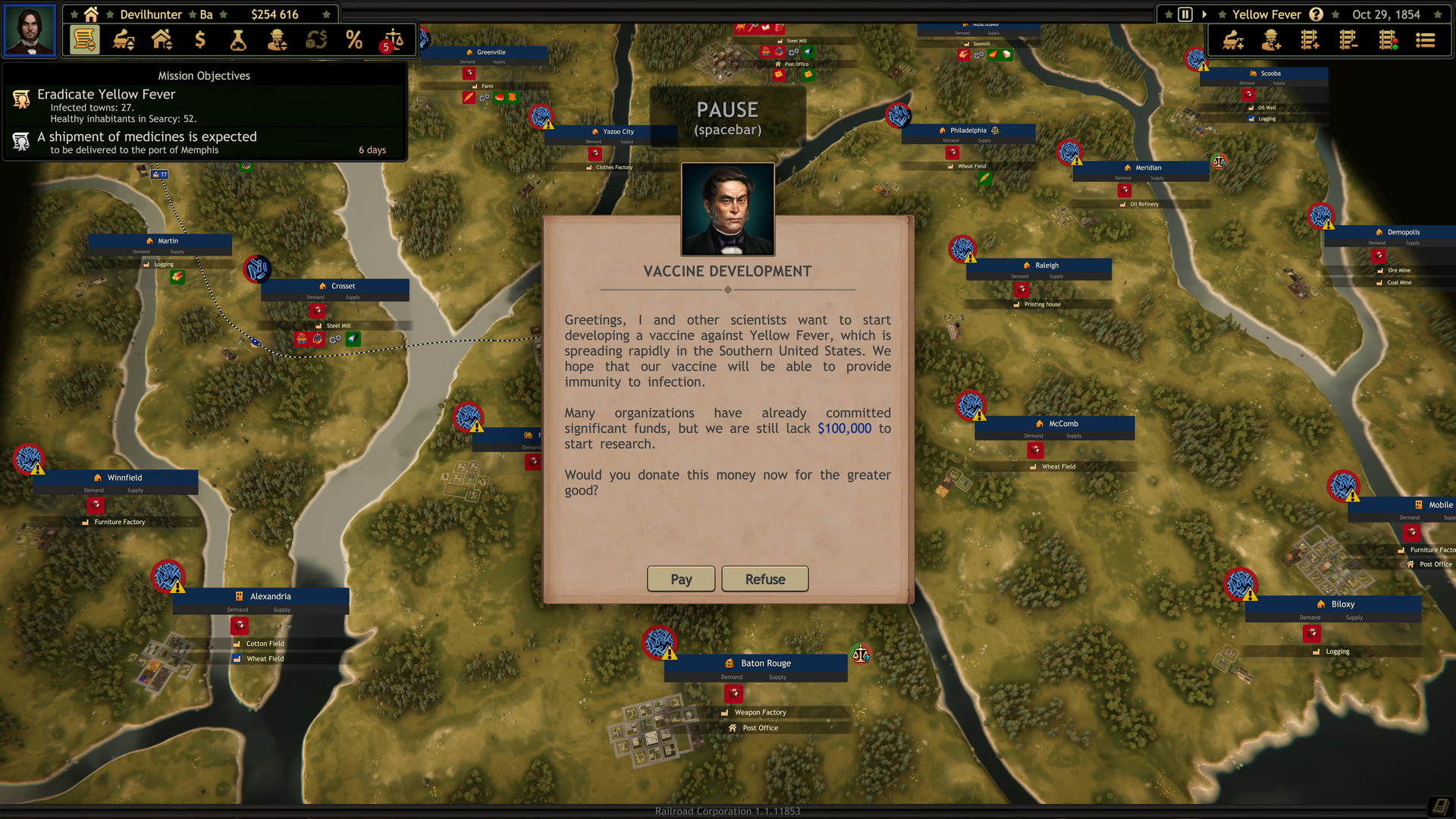The image size is (1456, 819).
Task: Open the train management panel icon
Action: pyautogui.click(x=124, y=39)
